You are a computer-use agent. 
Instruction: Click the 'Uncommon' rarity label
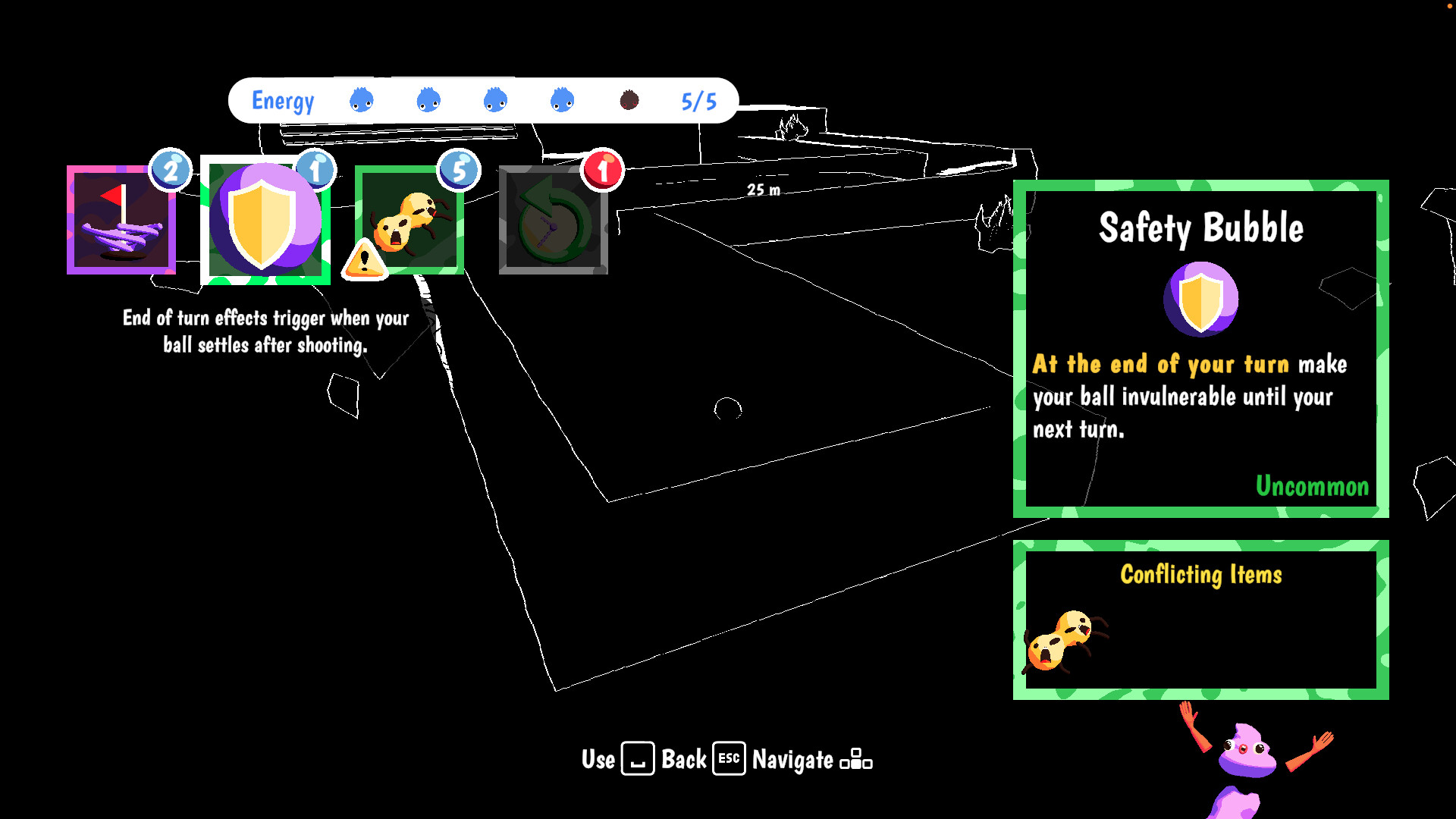1313,487
